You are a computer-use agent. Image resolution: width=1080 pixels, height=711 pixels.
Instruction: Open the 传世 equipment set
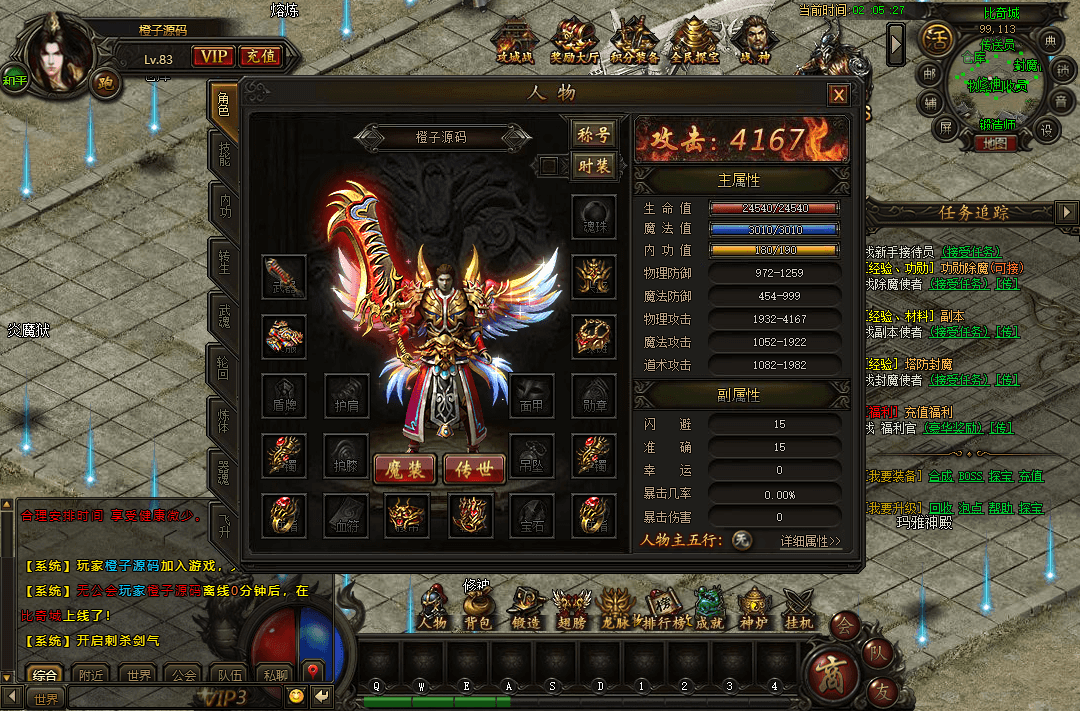474,469
